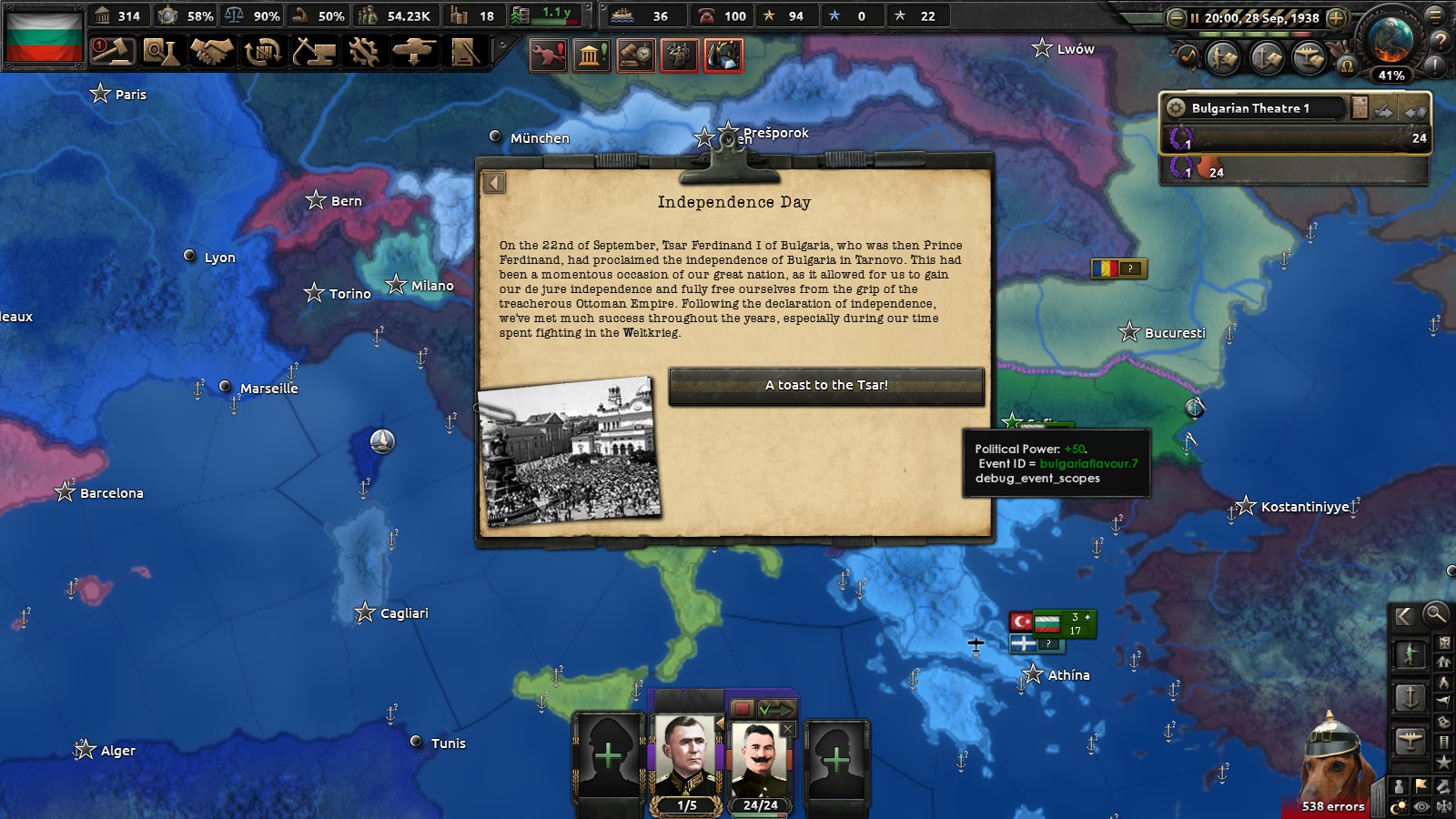
Task: Open the Construction tab (hammer icon)
Action: coord(310,53)
